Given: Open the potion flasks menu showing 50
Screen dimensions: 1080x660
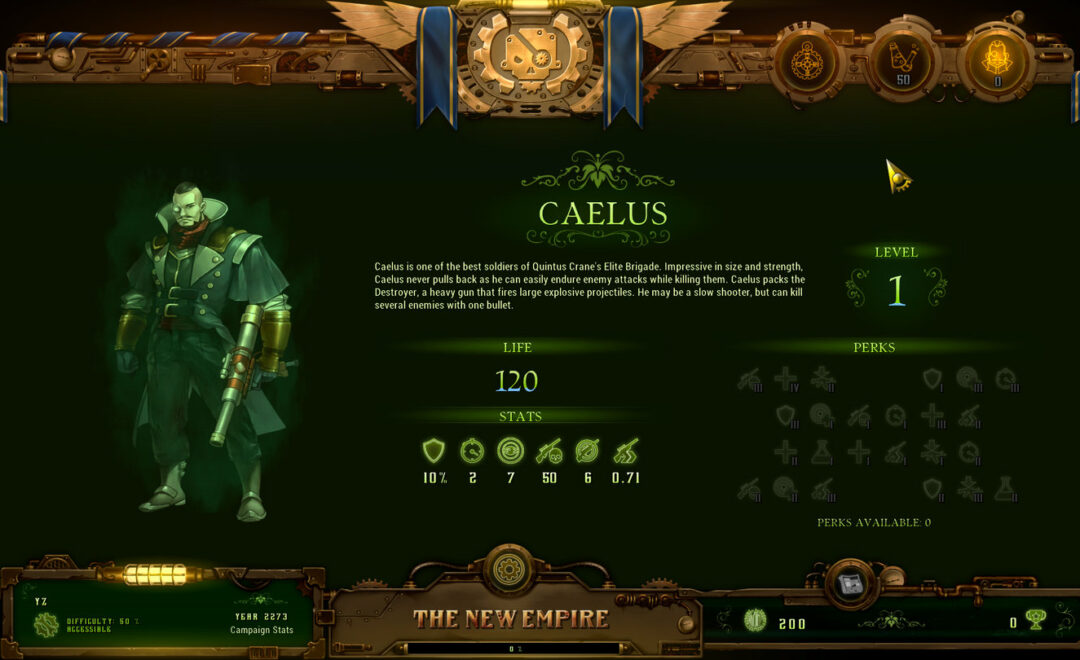Looking at the screenshot, I should coord(902,60).
